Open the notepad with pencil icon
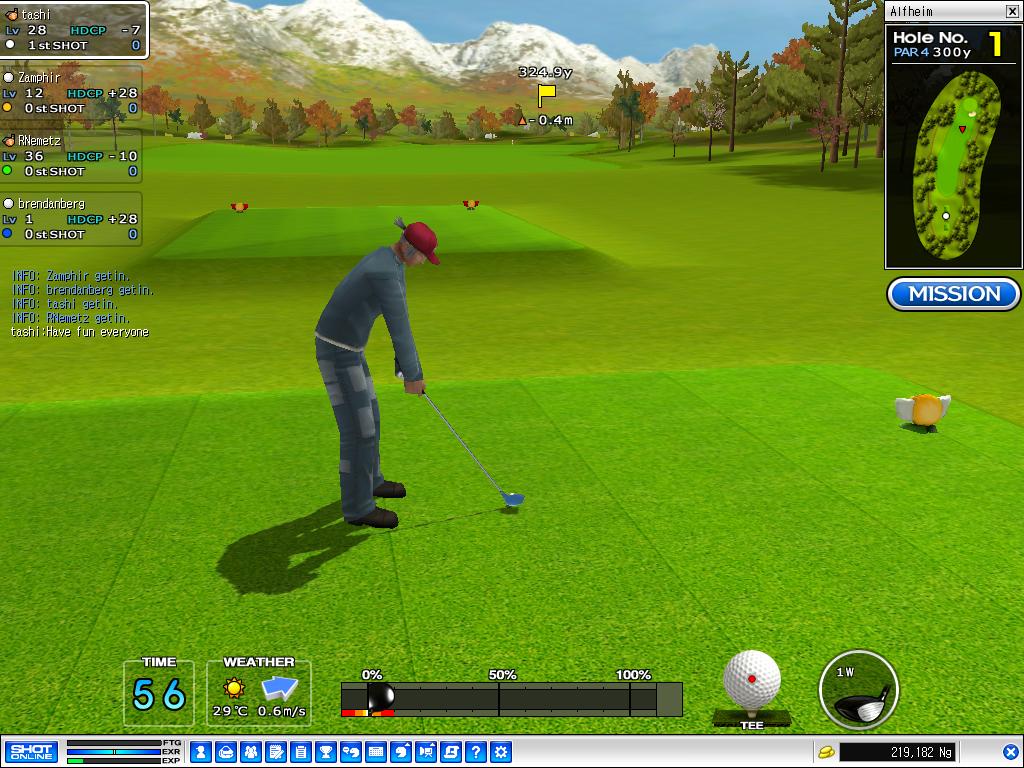The height and width of the screenshot is (768, 1024). pyautogui.click(x=276, y=752)
